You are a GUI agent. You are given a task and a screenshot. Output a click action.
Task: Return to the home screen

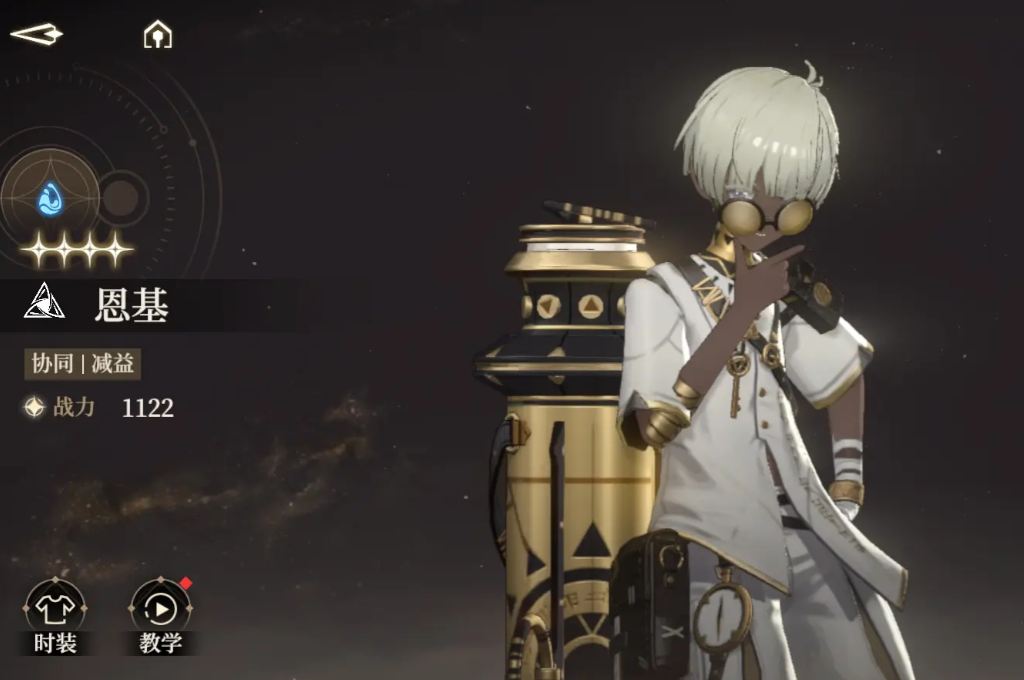[158, 36]
